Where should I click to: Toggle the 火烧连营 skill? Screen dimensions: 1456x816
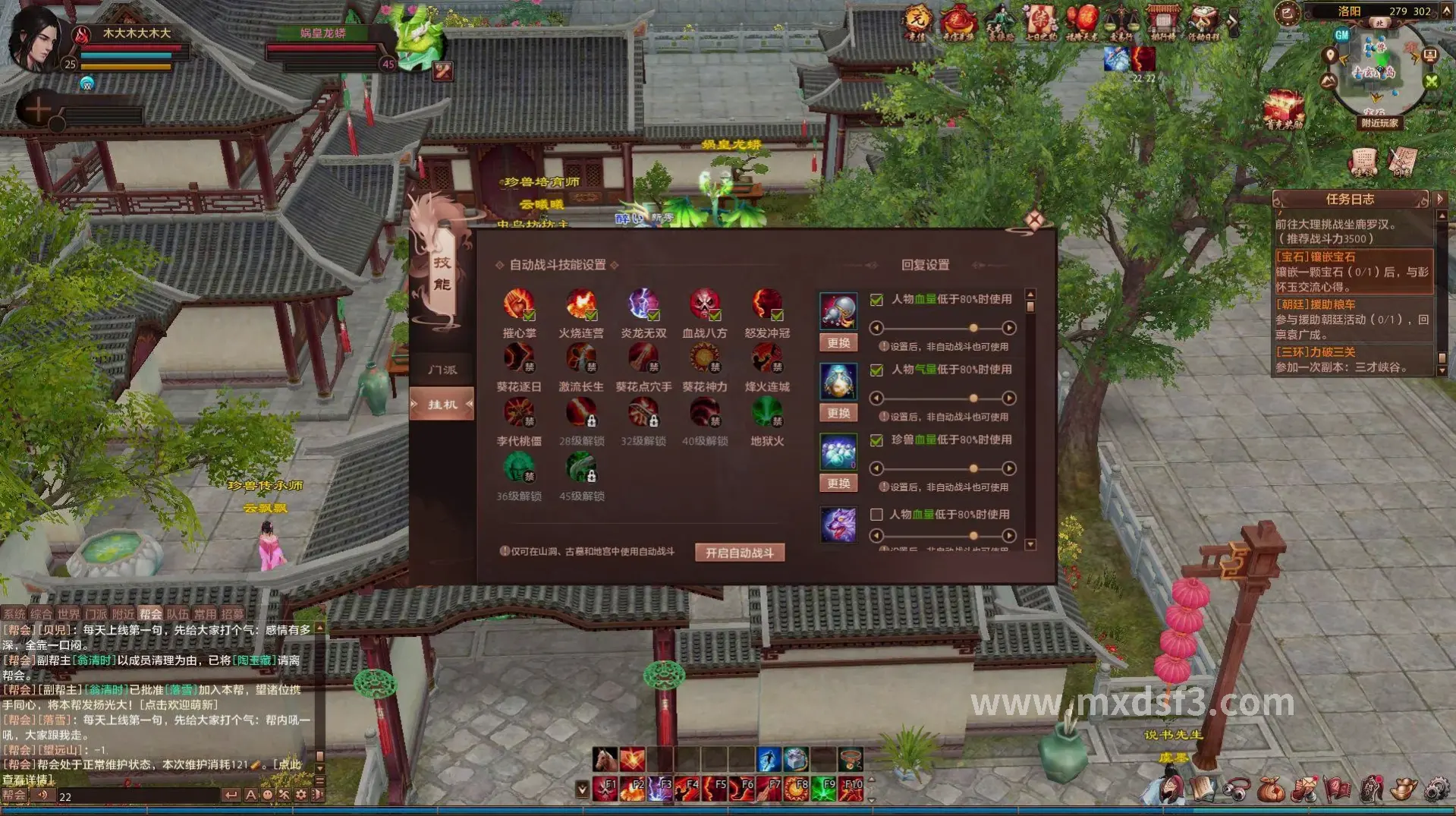point(581,304)
